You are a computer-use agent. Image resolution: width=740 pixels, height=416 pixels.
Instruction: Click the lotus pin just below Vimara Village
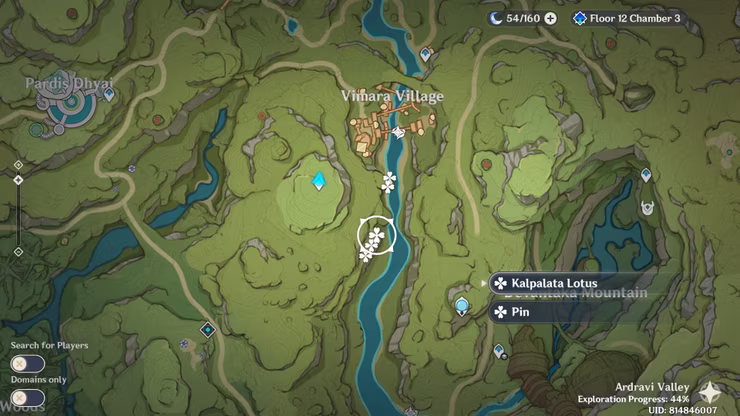click(388, 182)
